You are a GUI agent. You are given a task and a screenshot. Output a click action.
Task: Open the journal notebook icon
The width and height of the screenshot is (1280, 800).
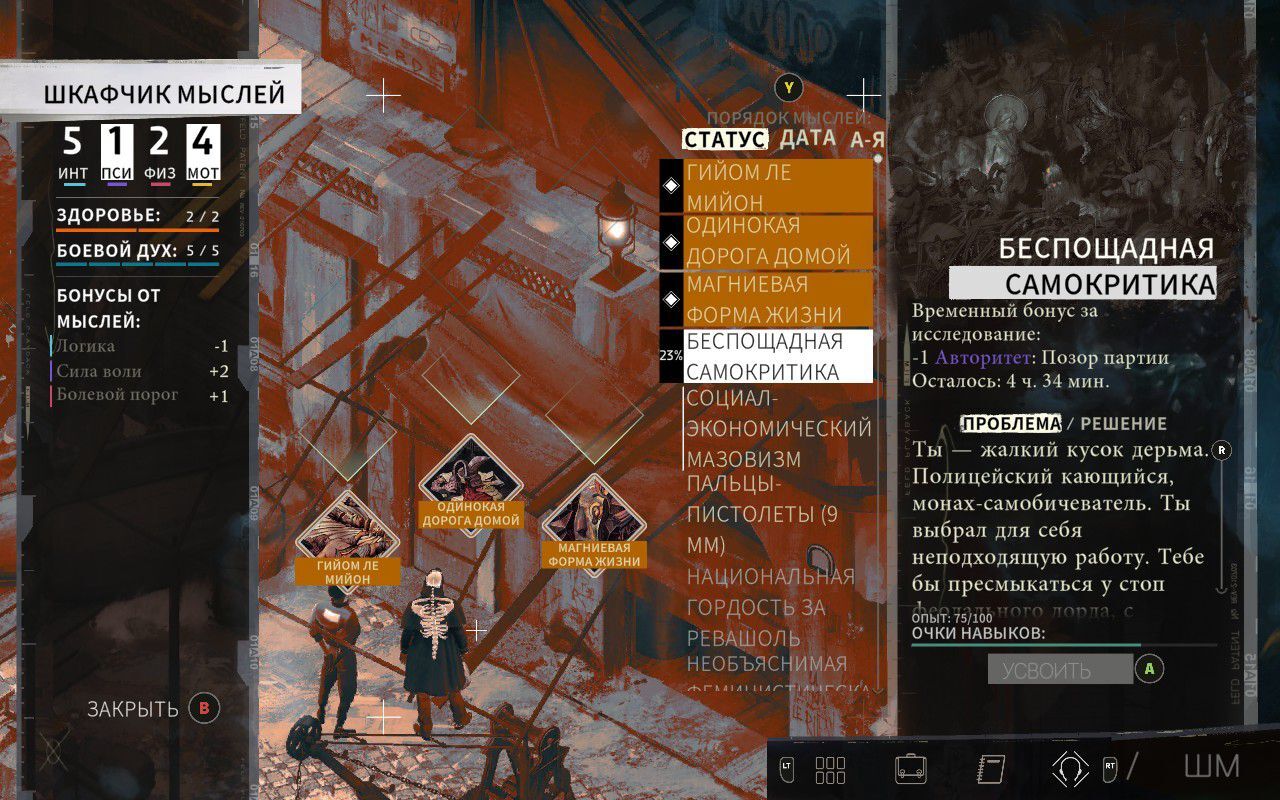click(990, 768)
